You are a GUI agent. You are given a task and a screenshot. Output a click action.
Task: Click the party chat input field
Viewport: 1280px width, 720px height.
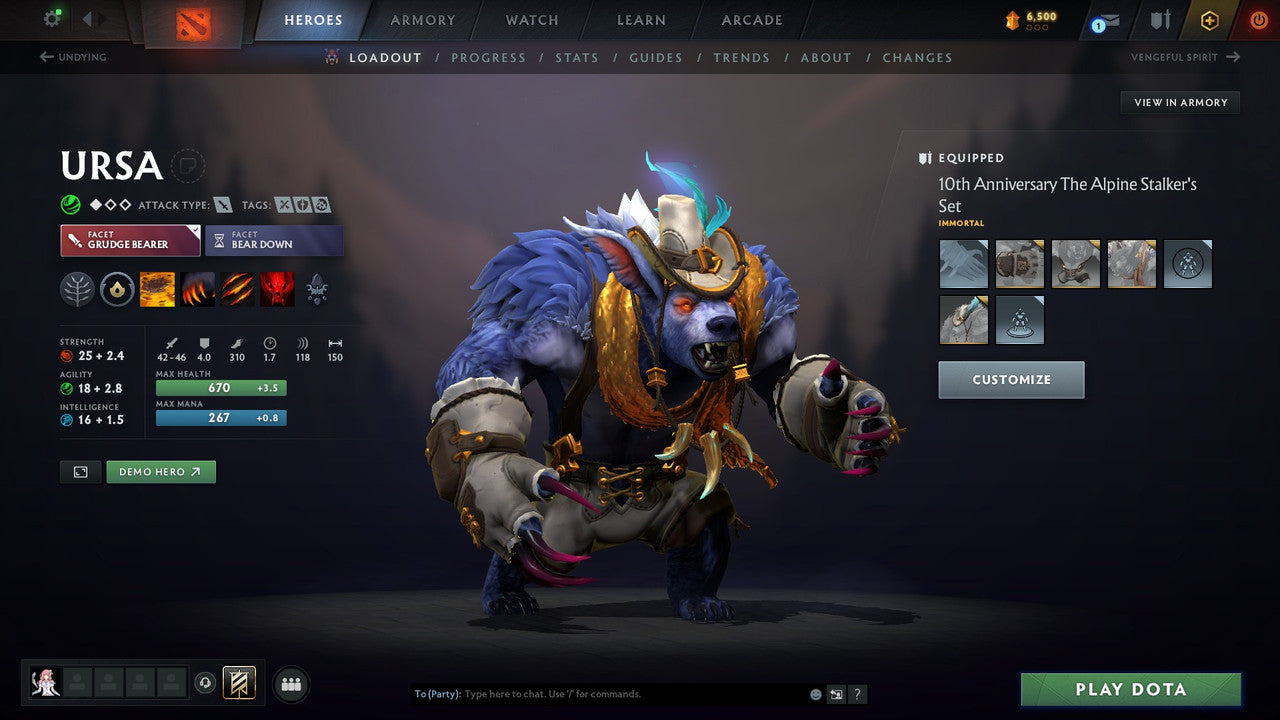[x=600, y=693]
